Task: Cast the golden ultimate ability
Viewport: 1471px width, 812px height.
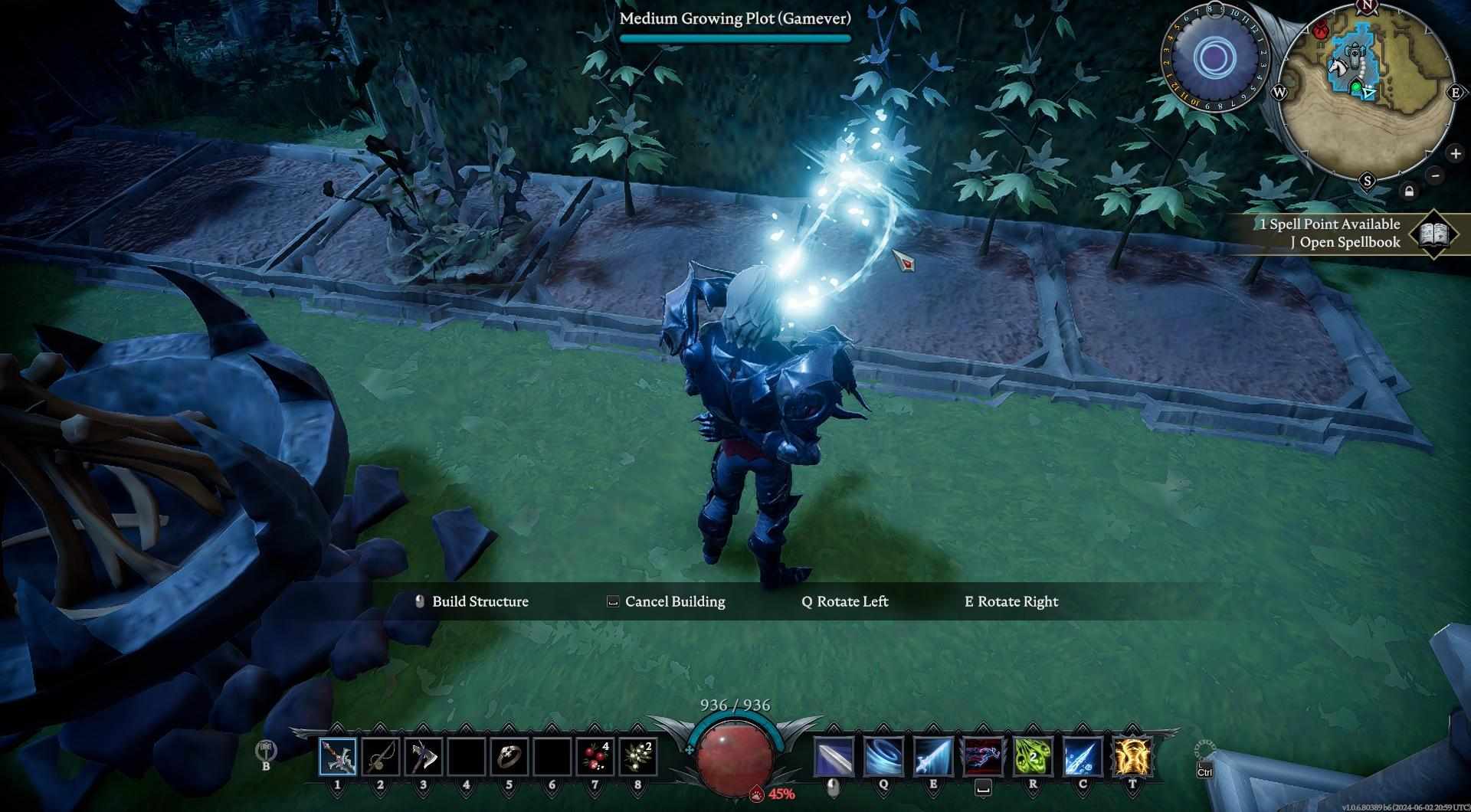Action: click(1132, 757)
